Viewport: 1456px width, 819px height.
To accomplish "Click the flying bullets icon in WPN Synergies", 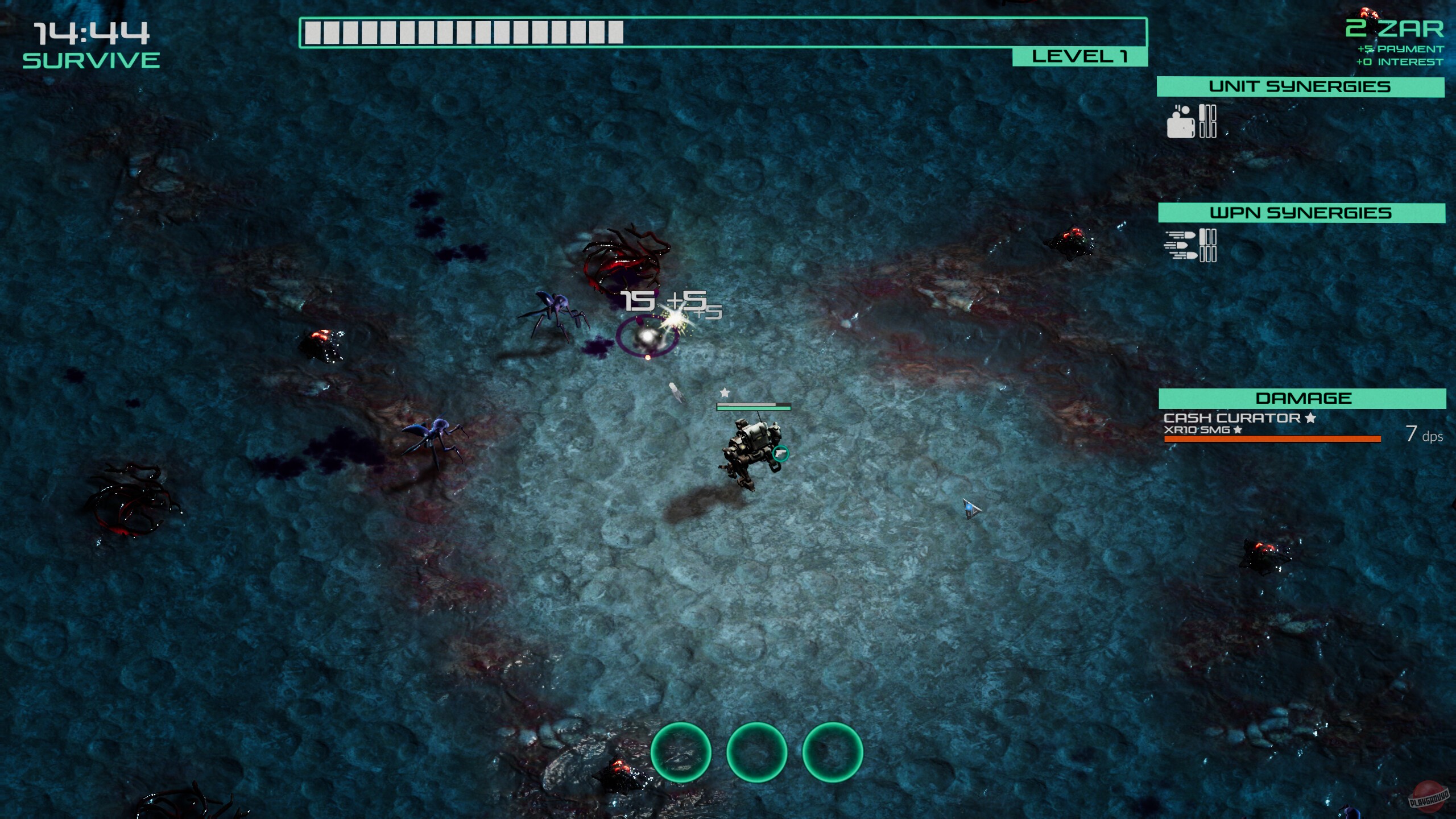I will tap(1180, 245).
